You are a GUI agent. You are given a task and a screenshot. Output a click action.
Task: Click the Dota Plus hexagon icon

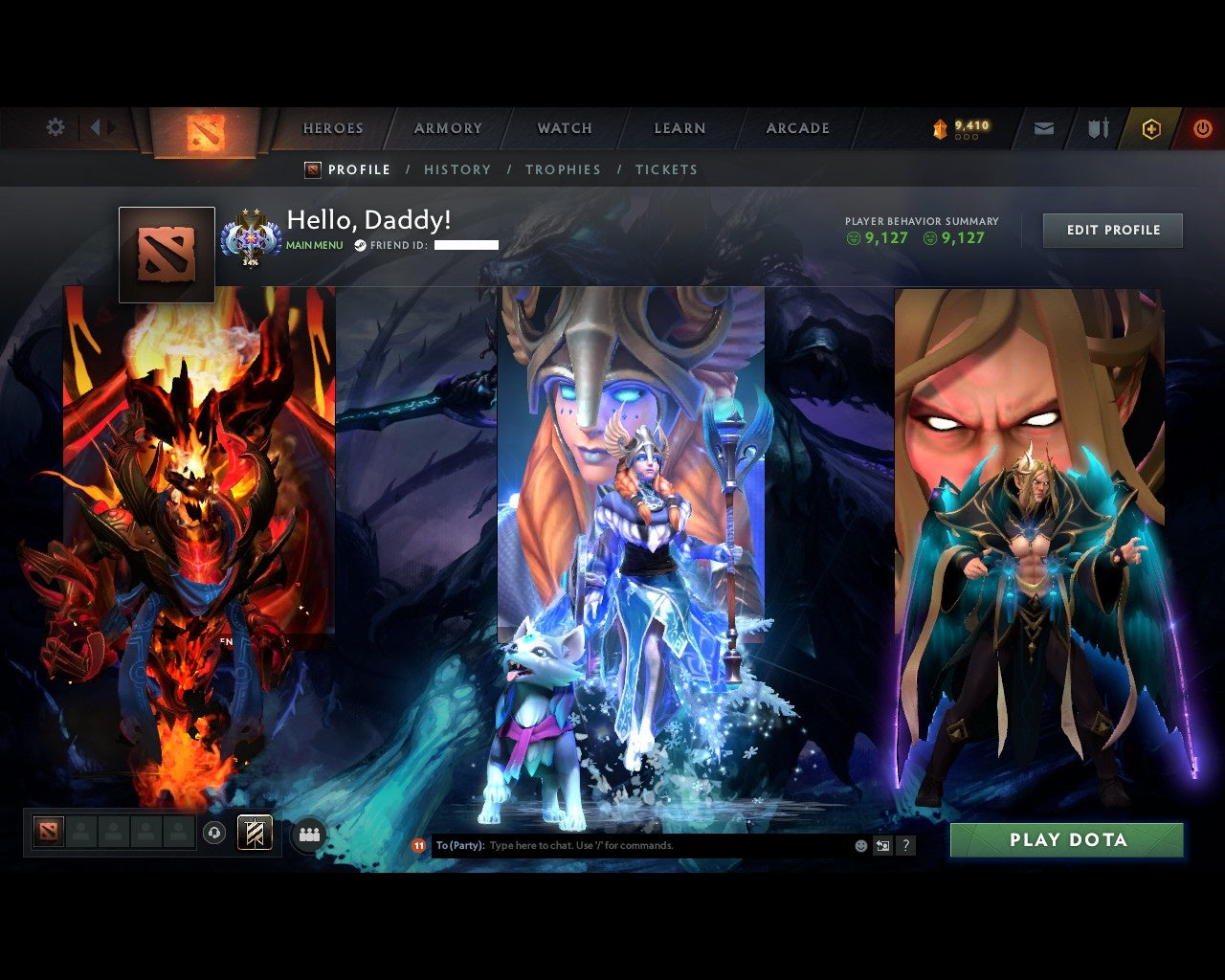tap(1151, 127)
